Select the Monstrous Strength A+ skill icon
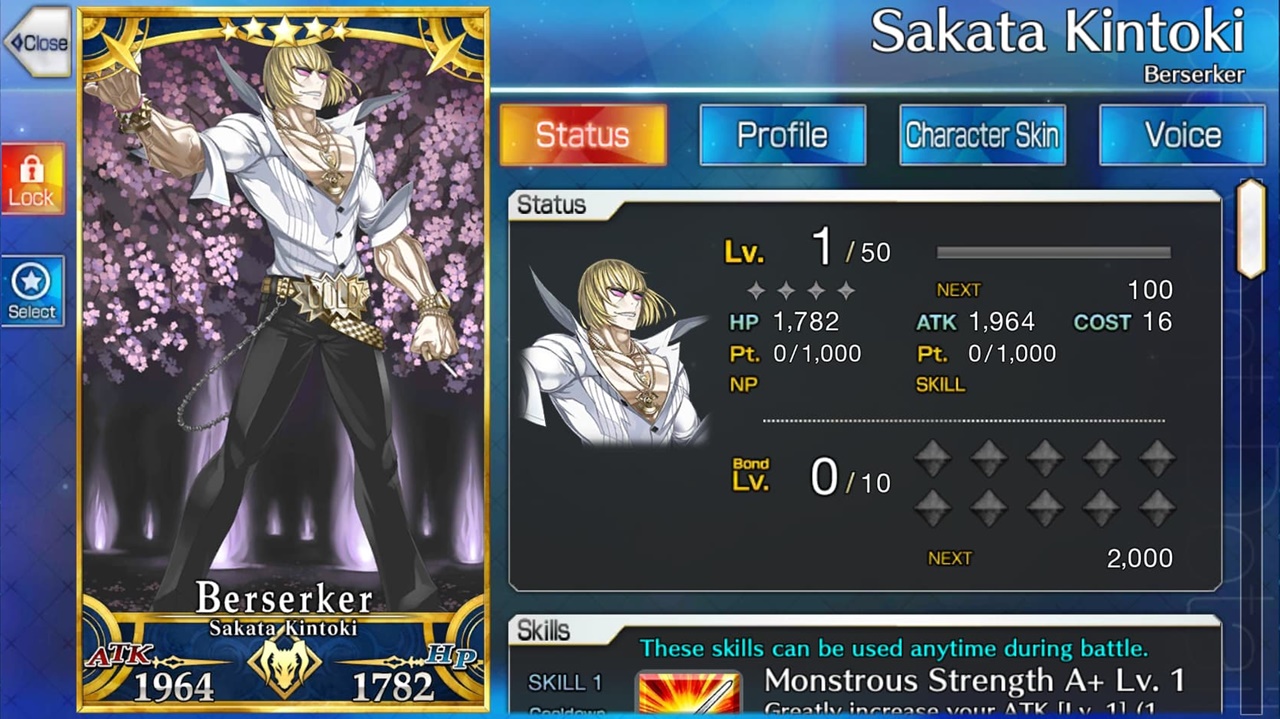1280x719 pixels. tap(689, 693)
